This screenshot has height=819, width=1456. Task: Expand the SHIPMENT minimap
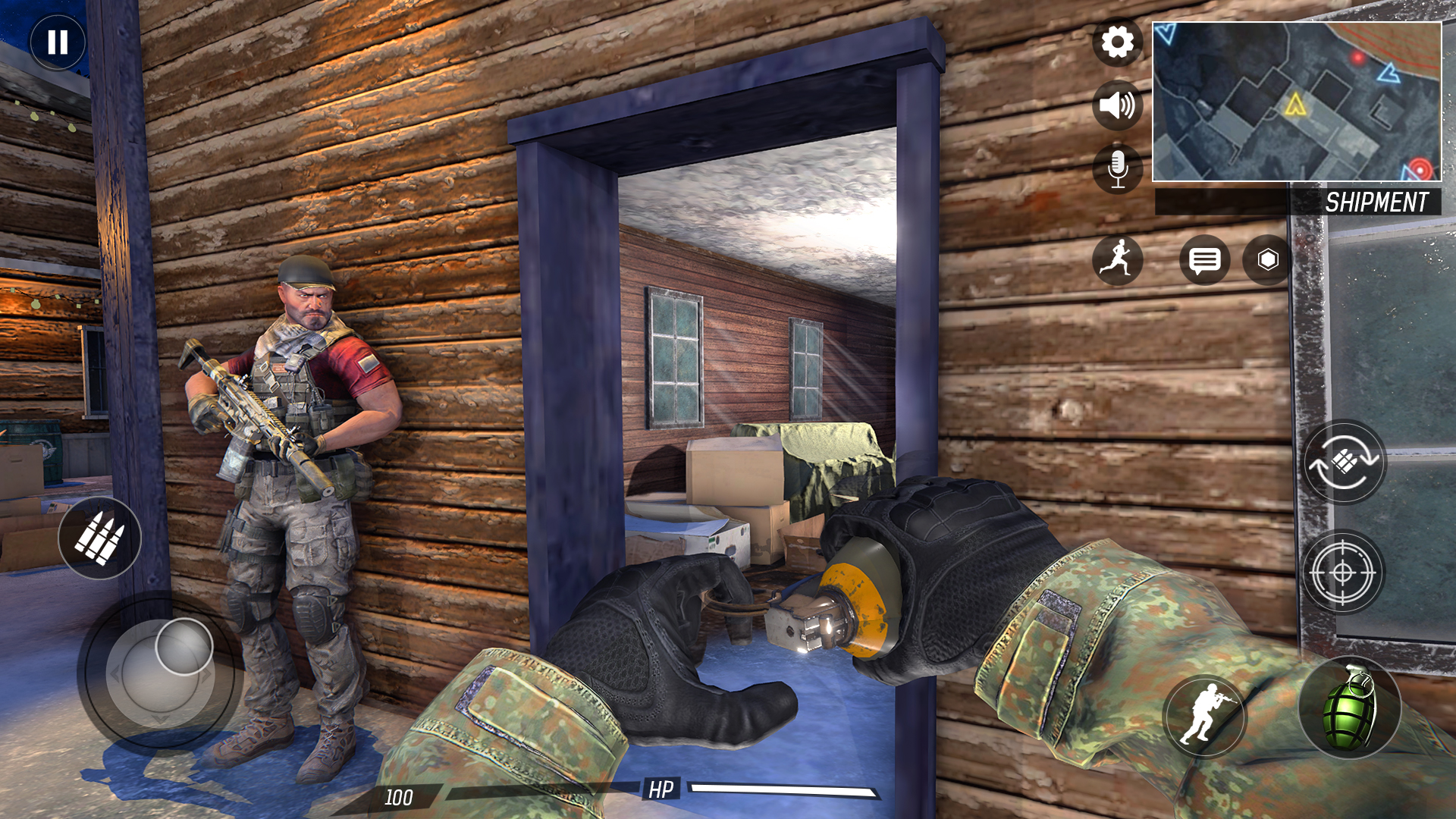point(1298,101)
